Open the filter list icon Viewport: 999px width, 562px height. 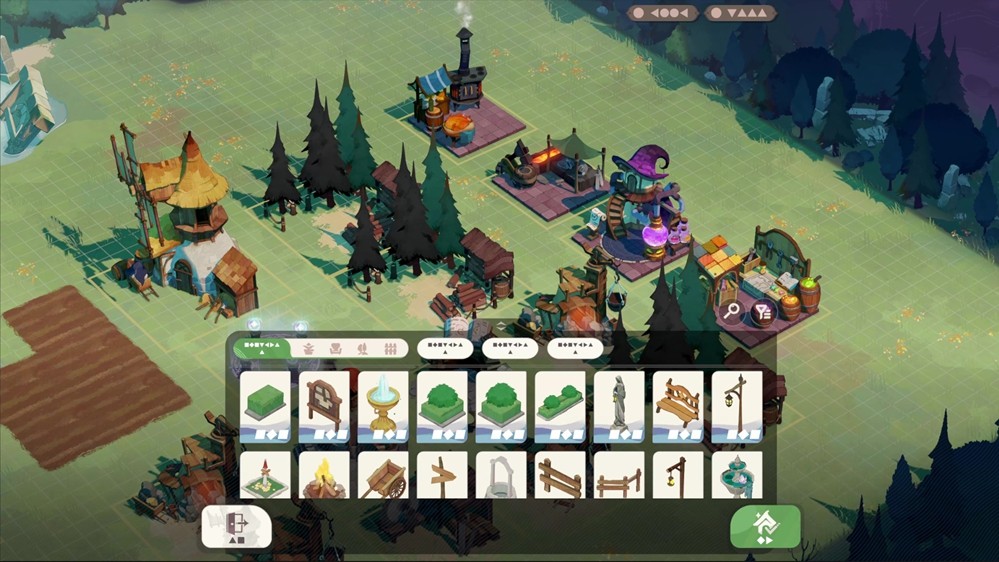764,312
